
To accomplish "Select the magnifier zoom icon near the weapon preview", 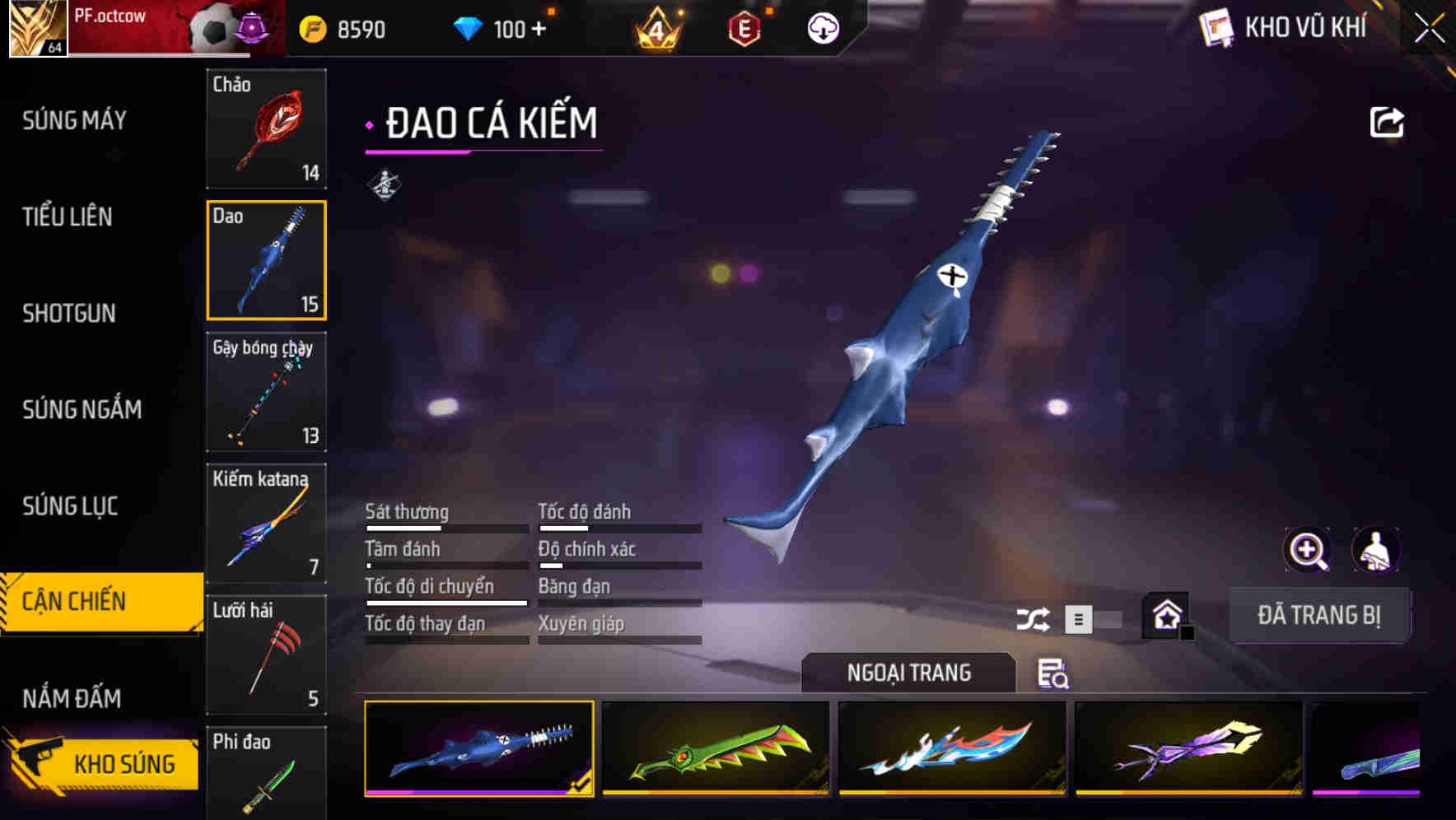I will 1305,550.
